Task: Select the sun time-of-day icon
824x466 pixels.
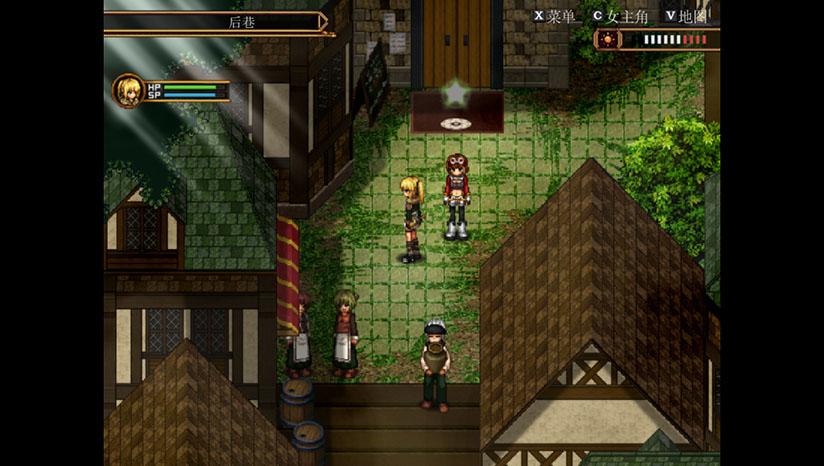Action: [x=607, y=40]
